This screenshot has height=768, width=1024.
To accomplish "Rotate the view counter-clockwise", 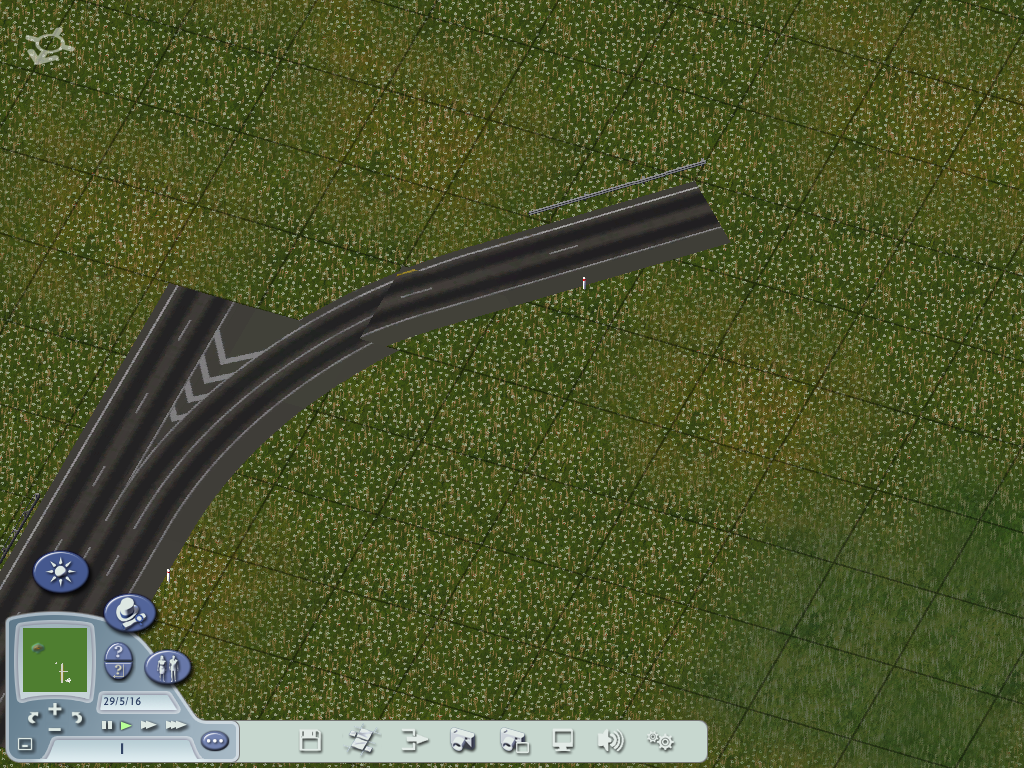I will pos(34,717).
